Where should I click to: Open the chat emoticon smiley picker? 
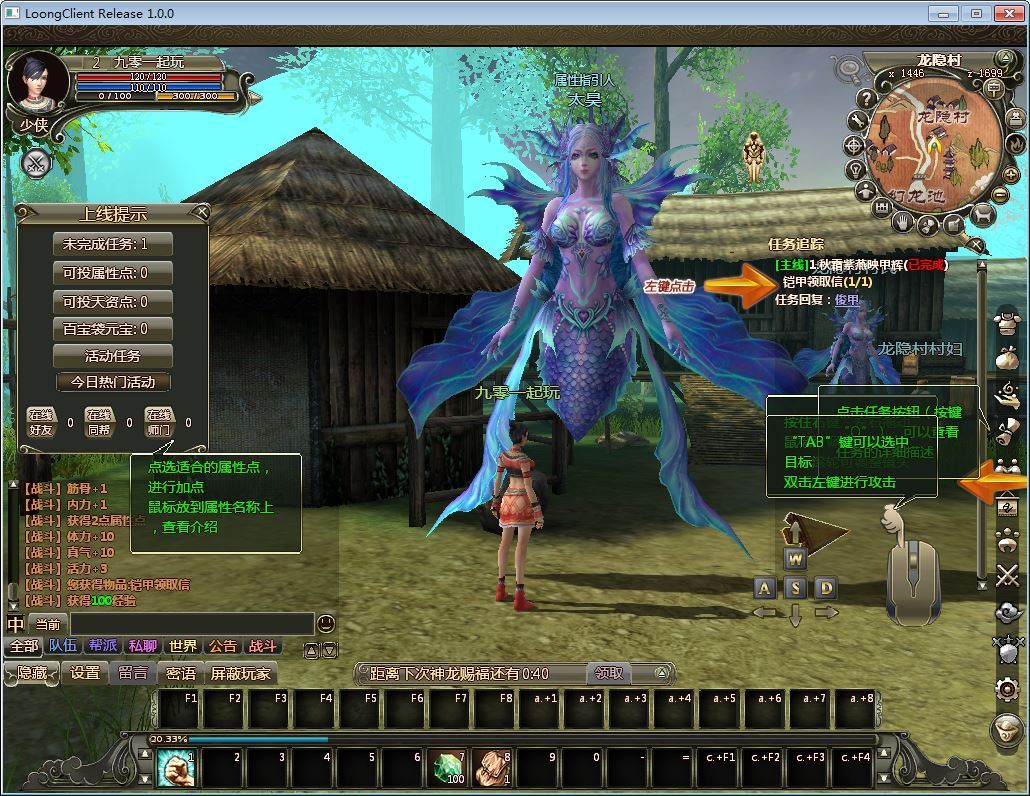point(326,624)
